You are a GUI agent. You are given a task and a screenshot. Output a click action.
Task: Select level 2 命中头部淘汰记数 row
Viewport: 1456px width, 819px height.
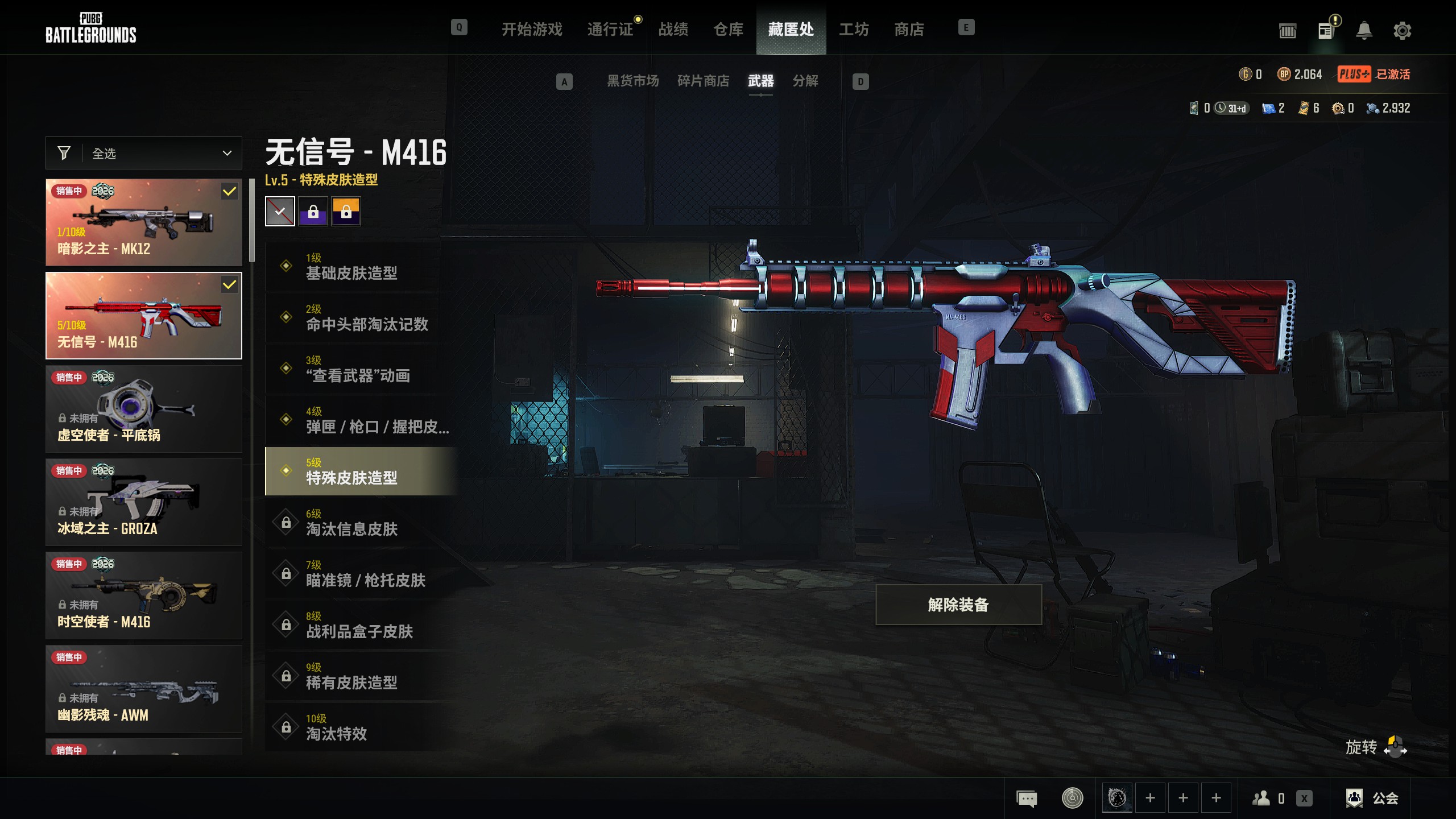pyautogui.click(x=362, y=318)
